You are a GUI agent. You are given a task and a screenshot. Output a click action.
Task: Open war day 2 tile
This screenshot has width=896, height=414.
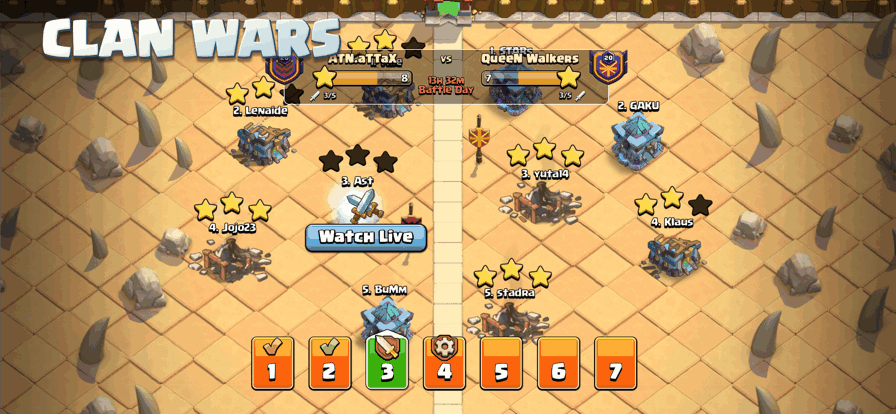coord(329,364)
